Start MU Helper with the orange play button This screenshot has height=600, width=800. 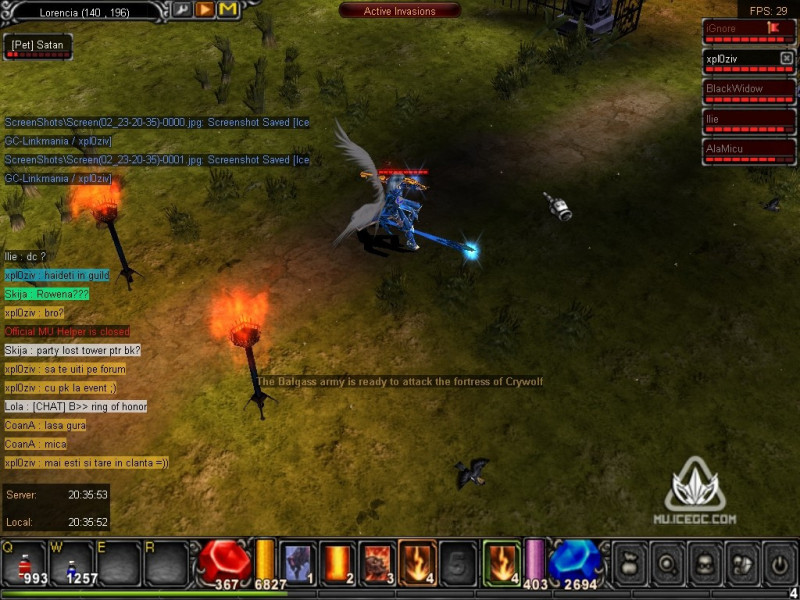click(x=205, y=10)
